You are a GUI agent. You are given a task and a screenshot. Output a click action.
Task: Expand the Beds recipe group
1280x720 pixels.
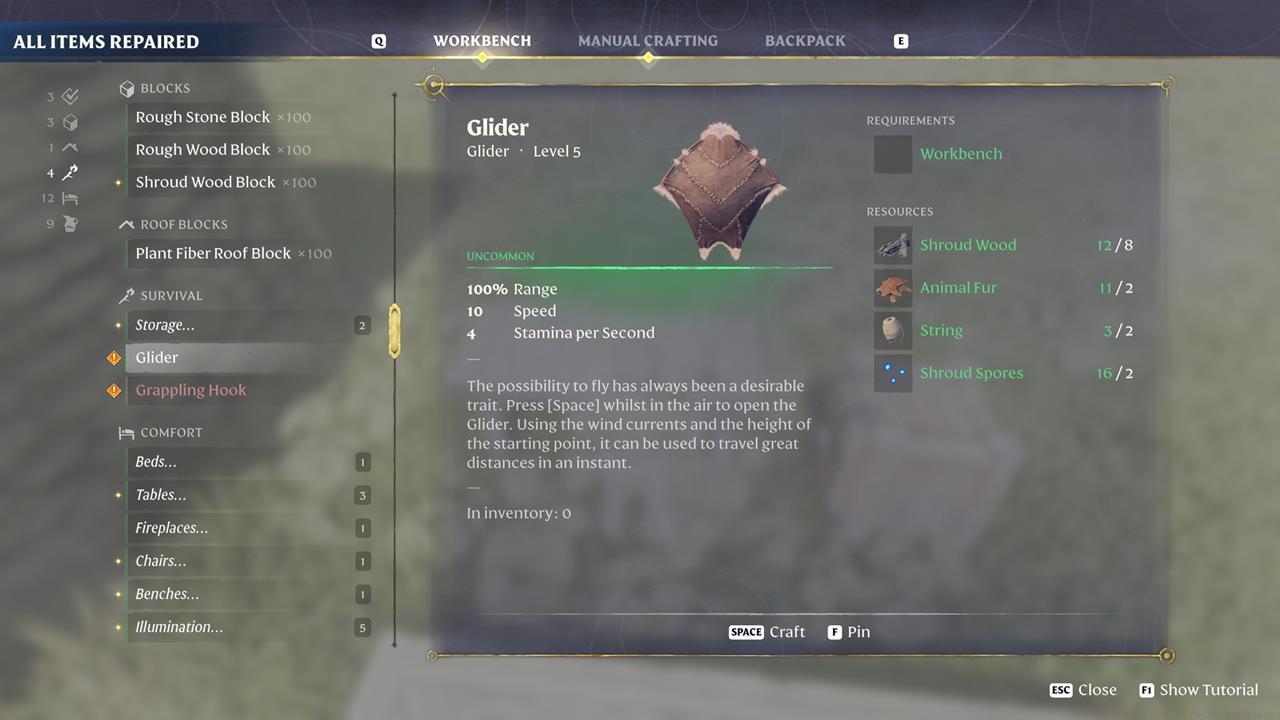click(x=156, y=462)
